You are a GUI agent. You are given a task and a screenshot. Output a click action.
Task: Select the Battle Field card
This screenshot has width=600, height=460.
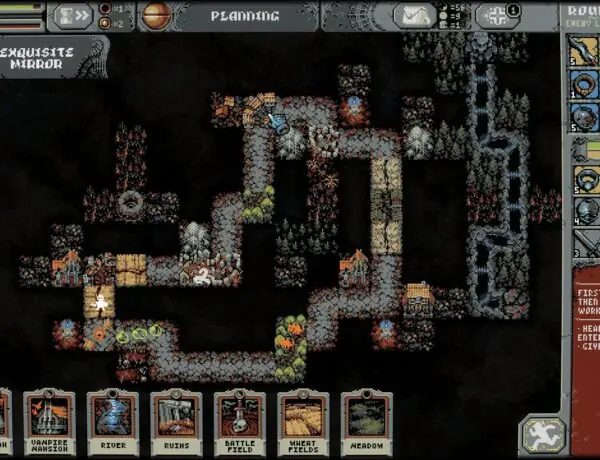coord(239,421)
